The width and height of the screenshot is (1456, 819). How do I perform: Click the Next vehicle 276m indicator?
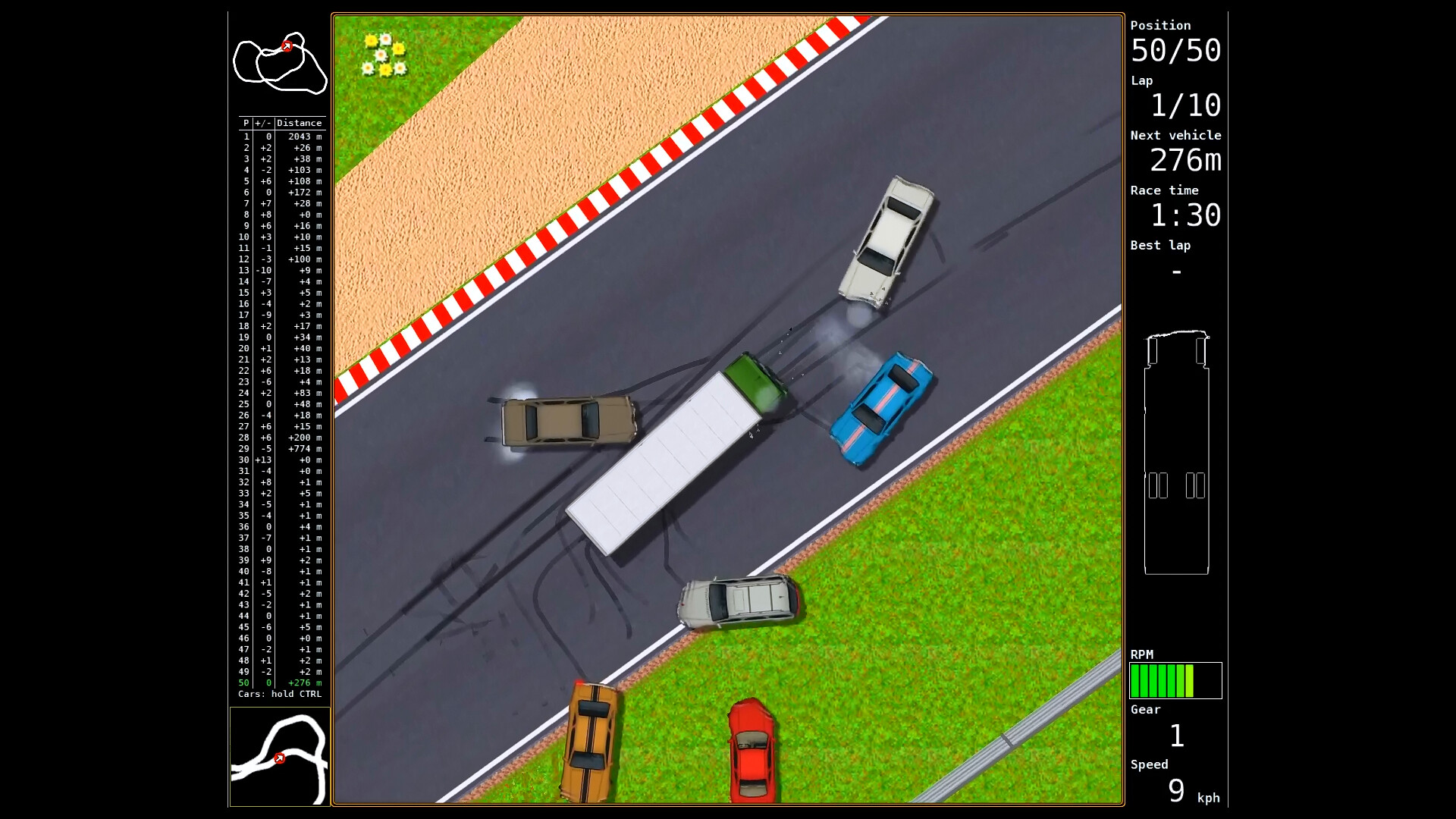tap(1185, 161)
